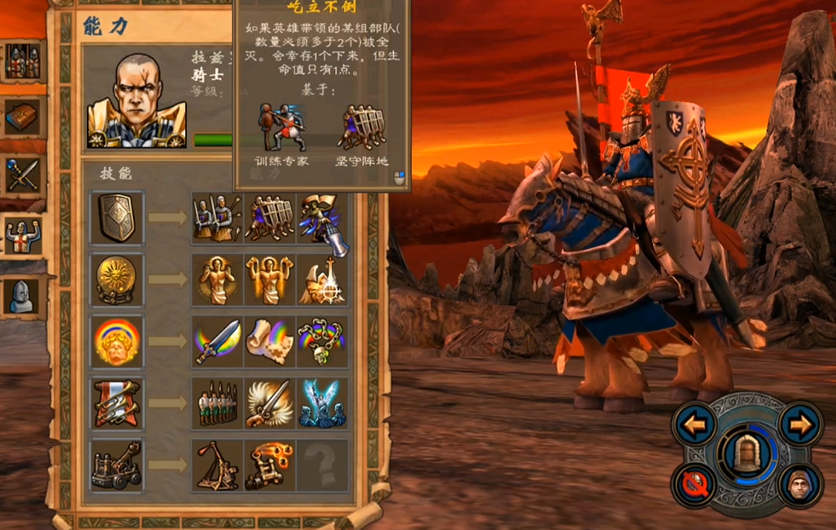Choose the row of spearmen ability
Screen dimensions: 836x530
click(x=217, y=402)
